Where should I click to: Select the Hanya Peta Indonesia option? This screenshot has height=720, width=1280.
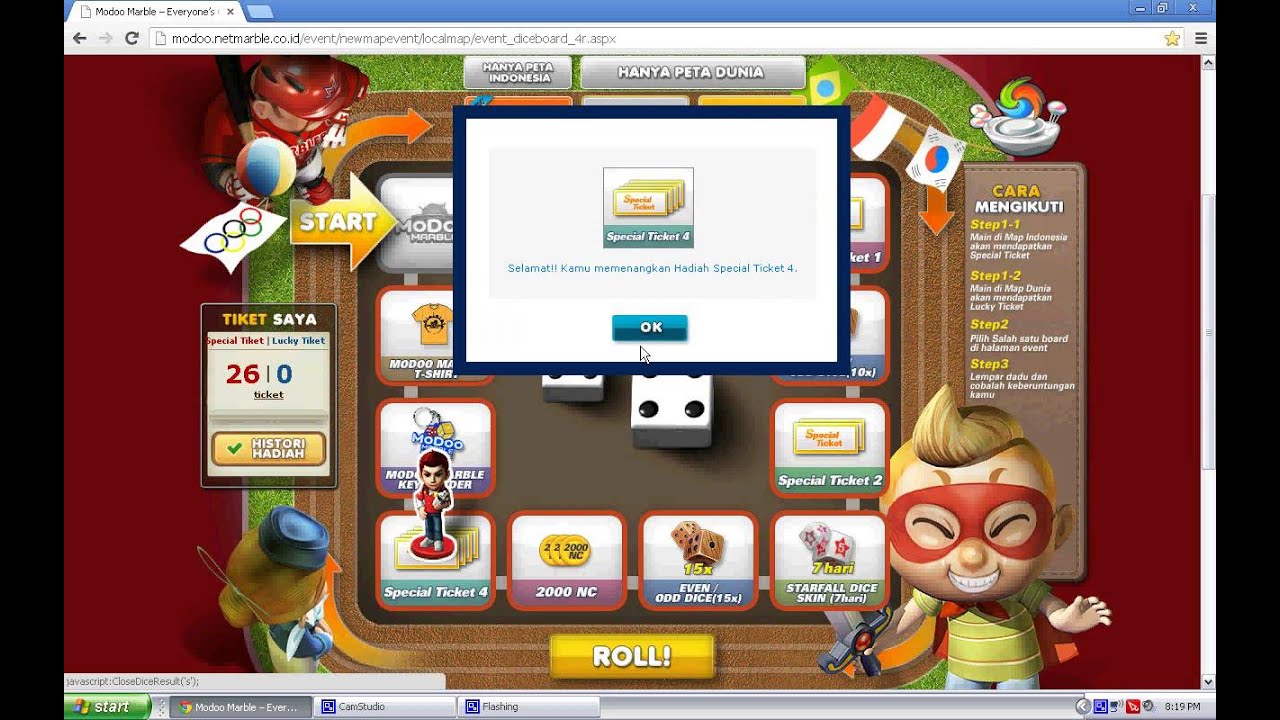516,70
